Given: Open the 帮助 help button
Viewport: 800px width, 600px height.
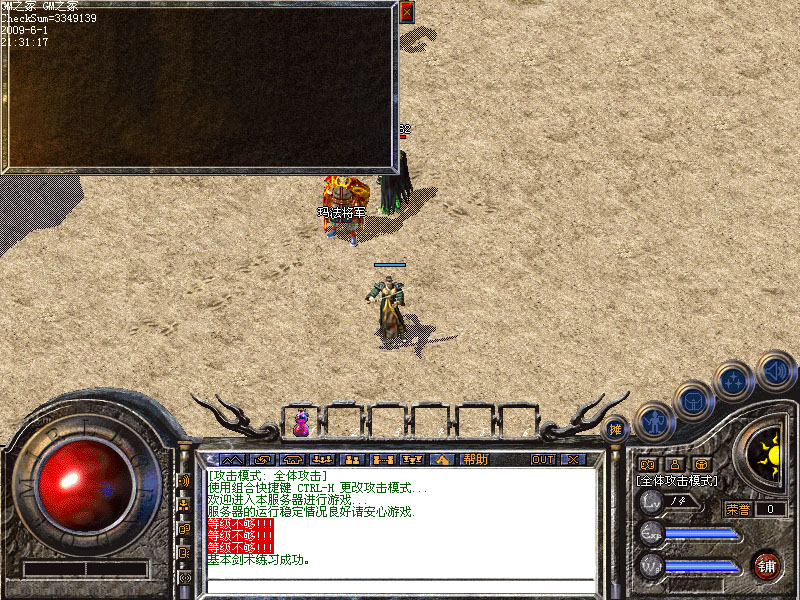Looking at the screenshot, I should click(x=475, y=459).
